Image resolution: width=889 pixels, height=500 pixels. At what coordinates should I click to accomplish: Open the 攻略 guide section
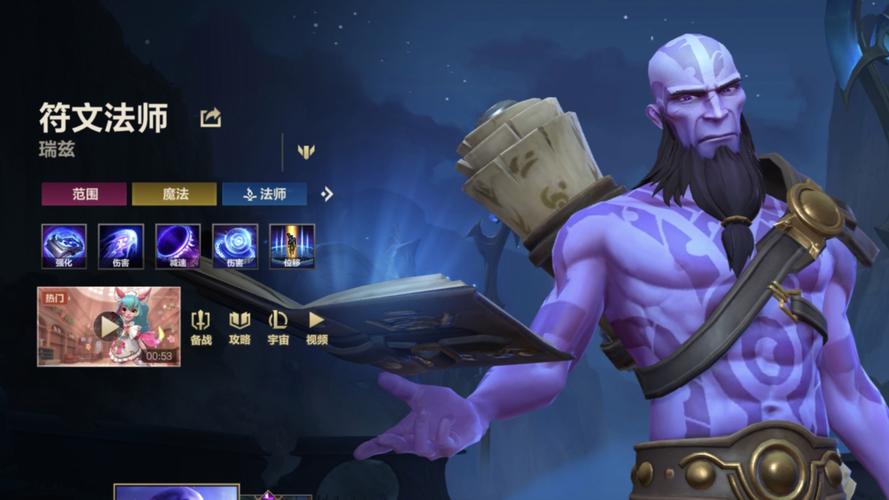[240, 327]
